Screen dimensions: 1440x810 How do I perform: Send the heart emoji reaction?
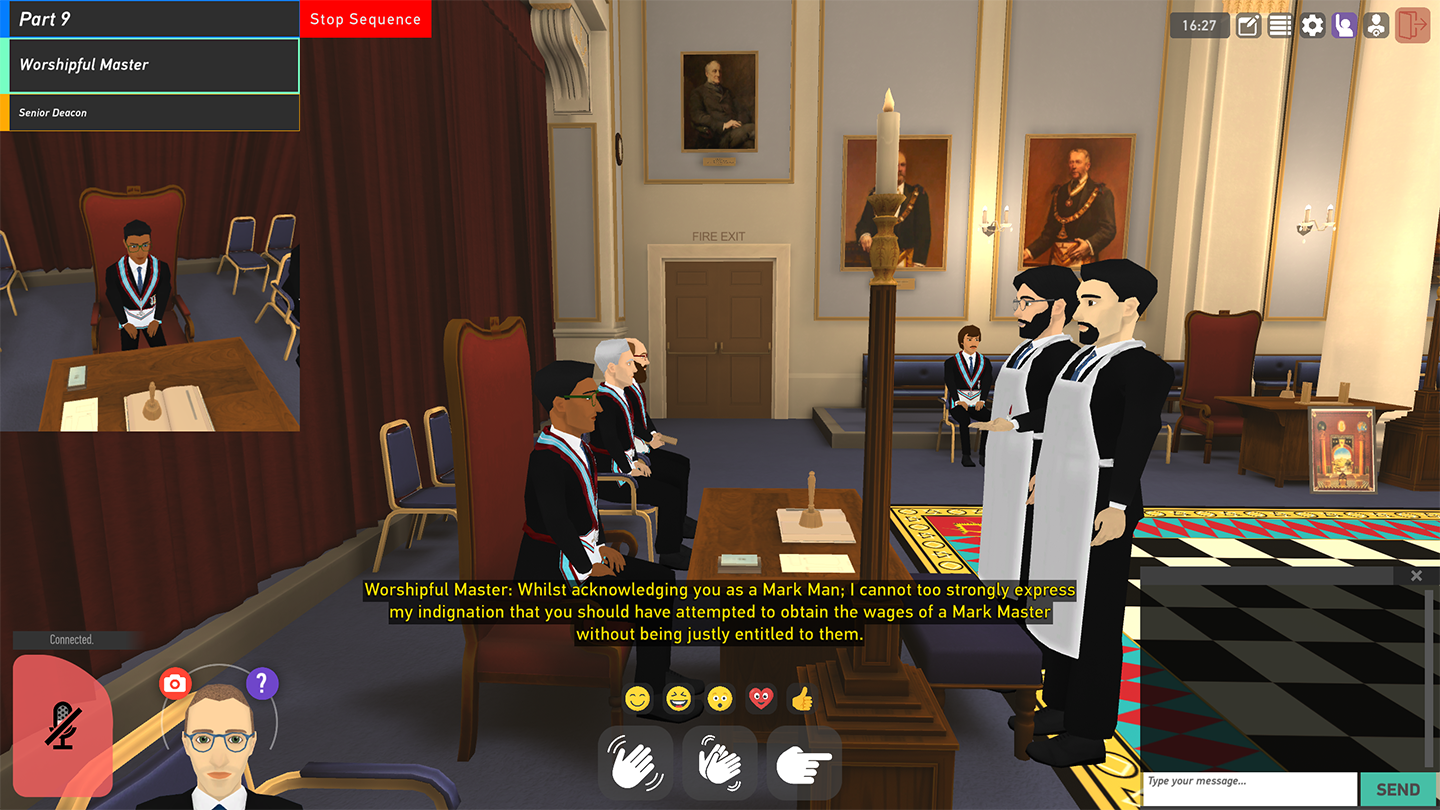pos(761,698)
